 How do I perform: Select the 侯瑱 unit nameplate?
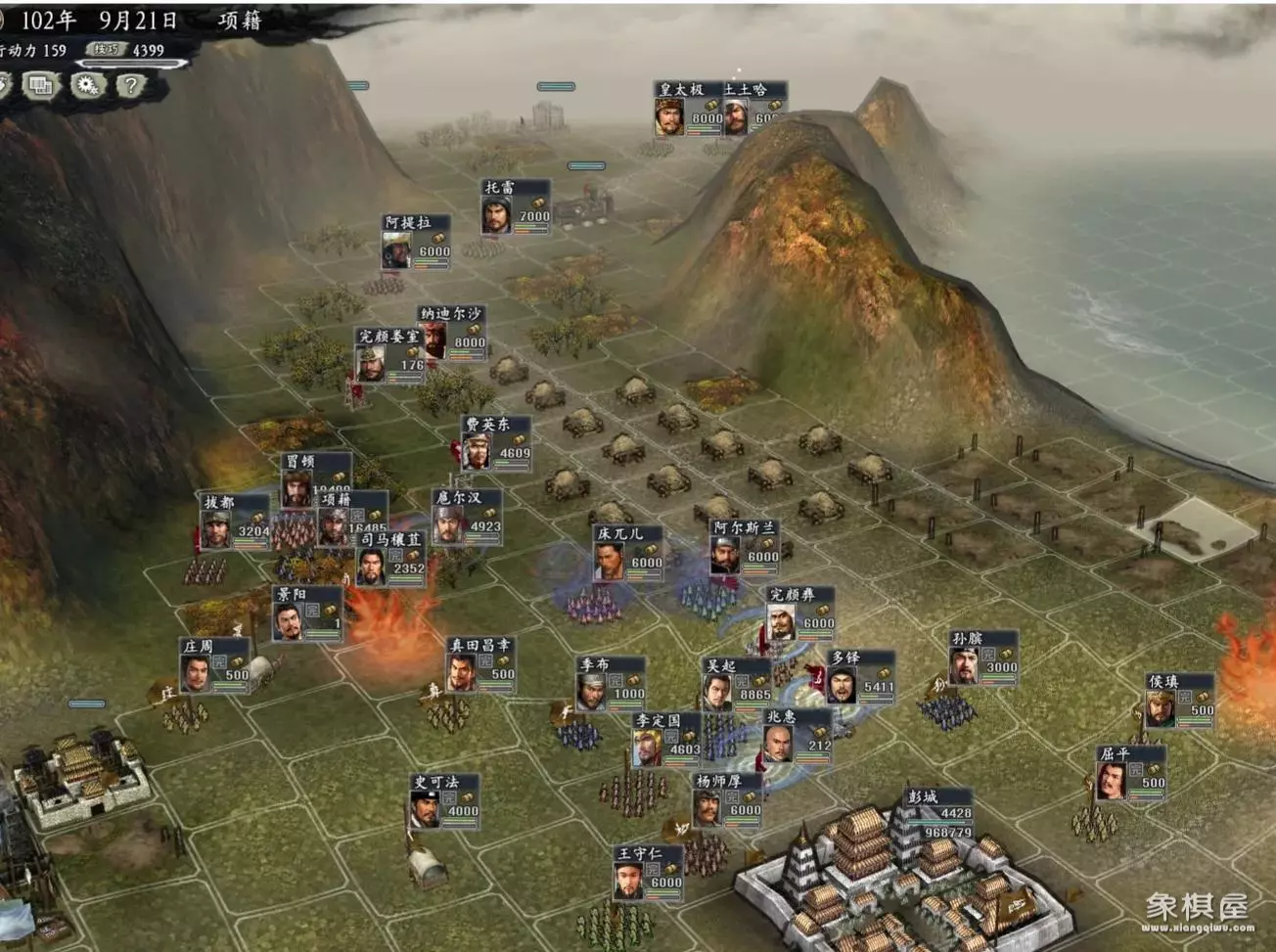point(1180,701)
